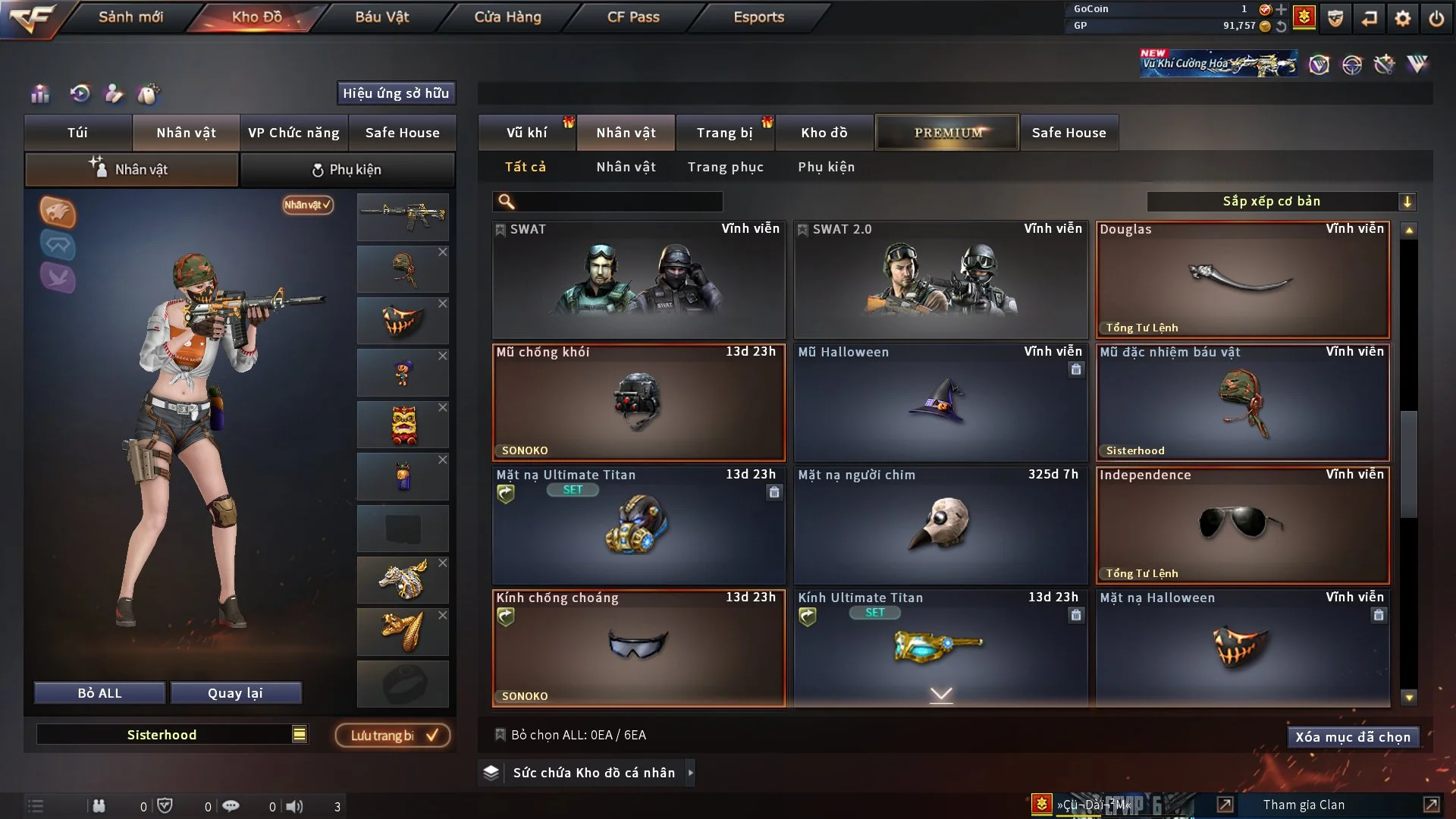Save loadout with Lưu trang bị
The height and width of the screenshot is (819, 1456).
coord(393,736)
